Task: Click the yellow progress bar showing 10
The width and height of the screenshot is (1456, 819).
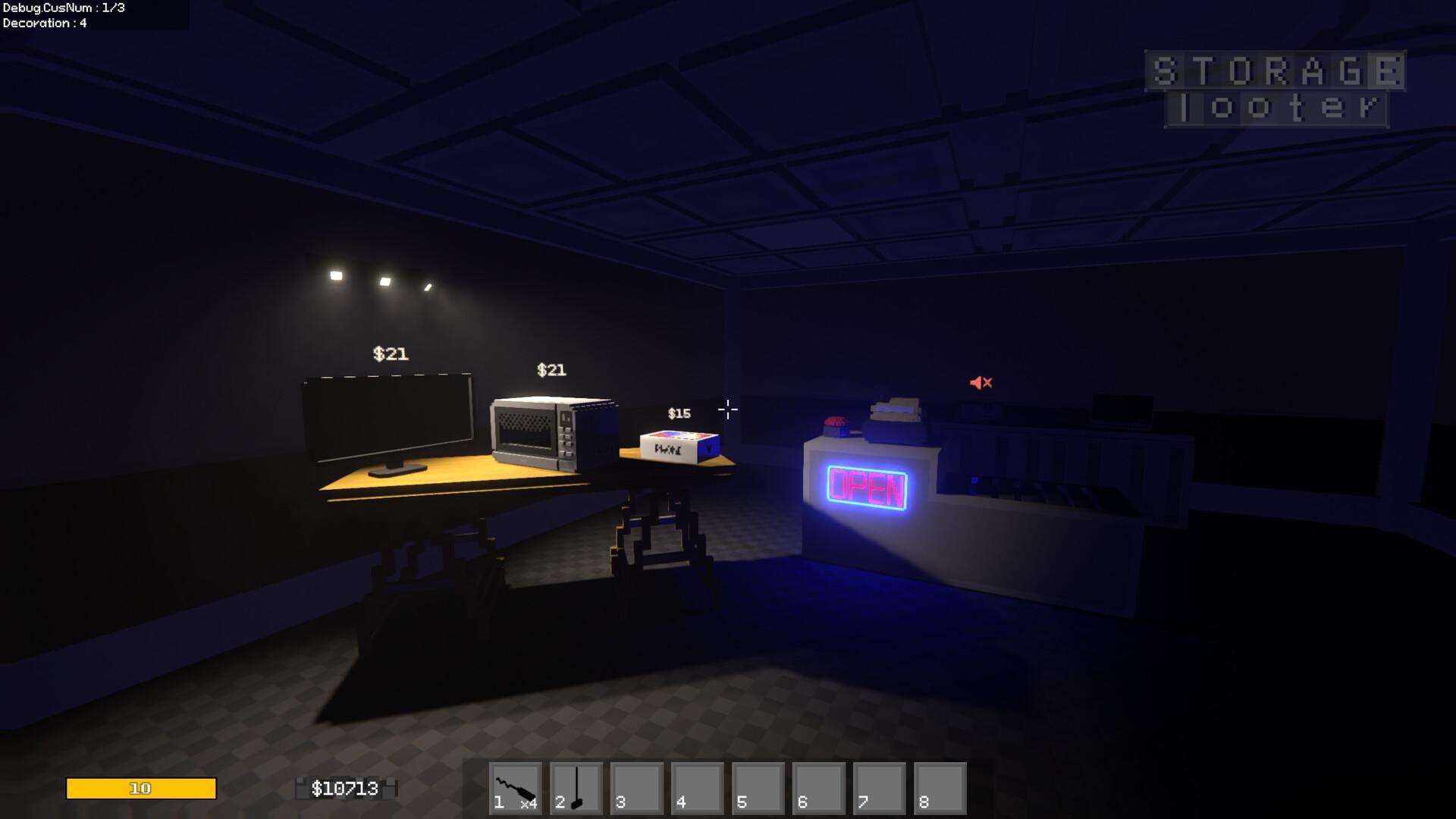Action: 140,789
